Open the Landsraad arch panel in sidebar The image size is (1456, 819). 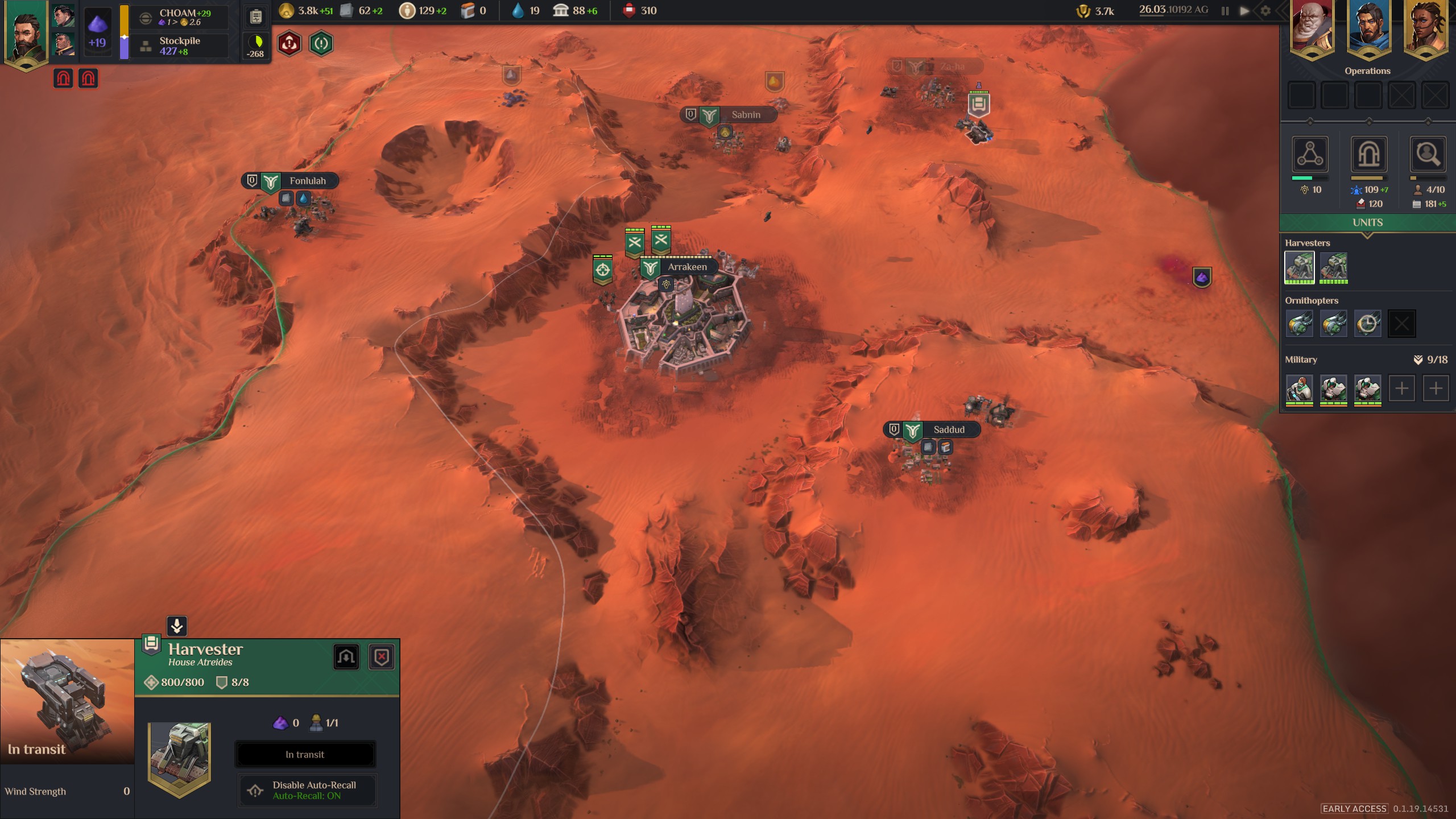coord(1369,154)
